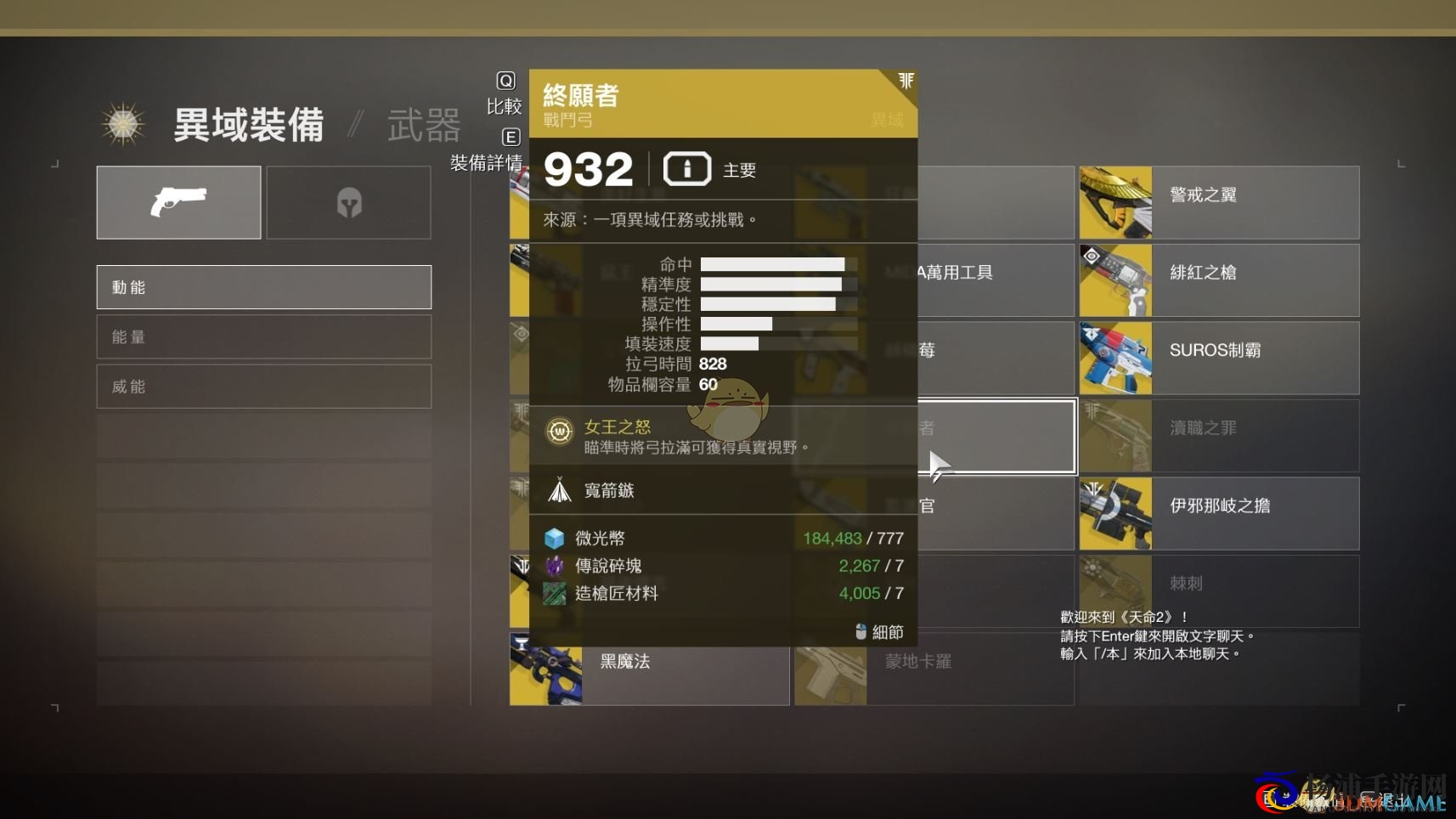The height and width of the screenshot is (819, 1456).
Task: Select the 威能 weapon slot
Action: point(263,386)
